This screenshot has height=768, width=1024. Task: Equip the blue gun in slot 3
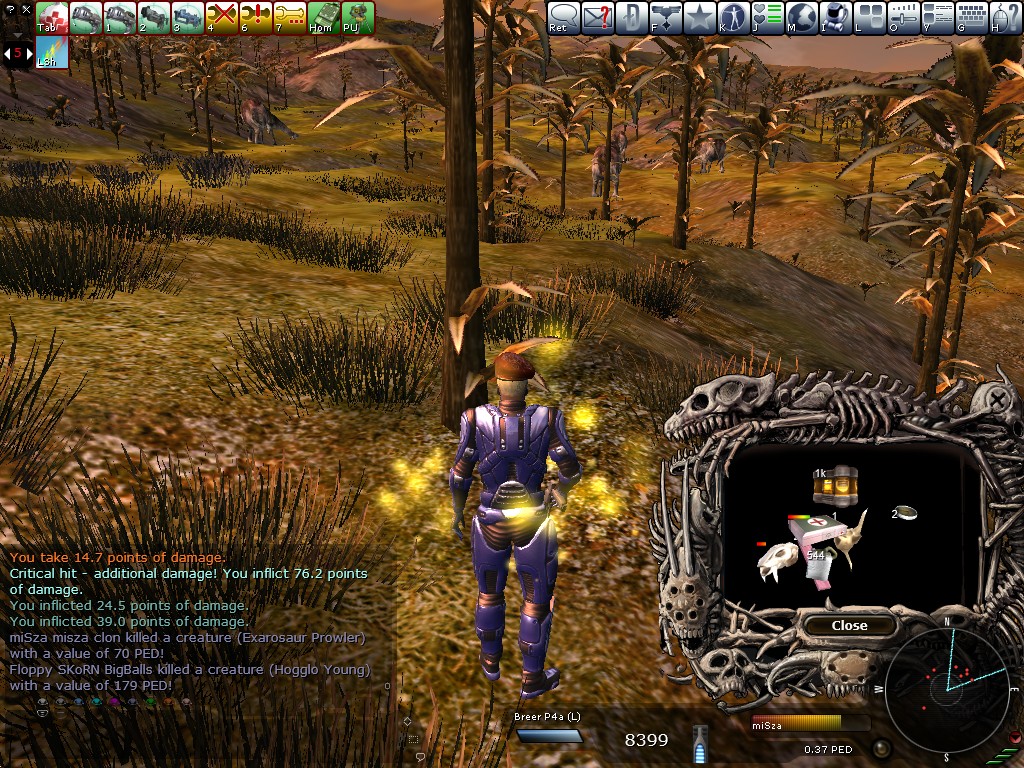point(188,17)
